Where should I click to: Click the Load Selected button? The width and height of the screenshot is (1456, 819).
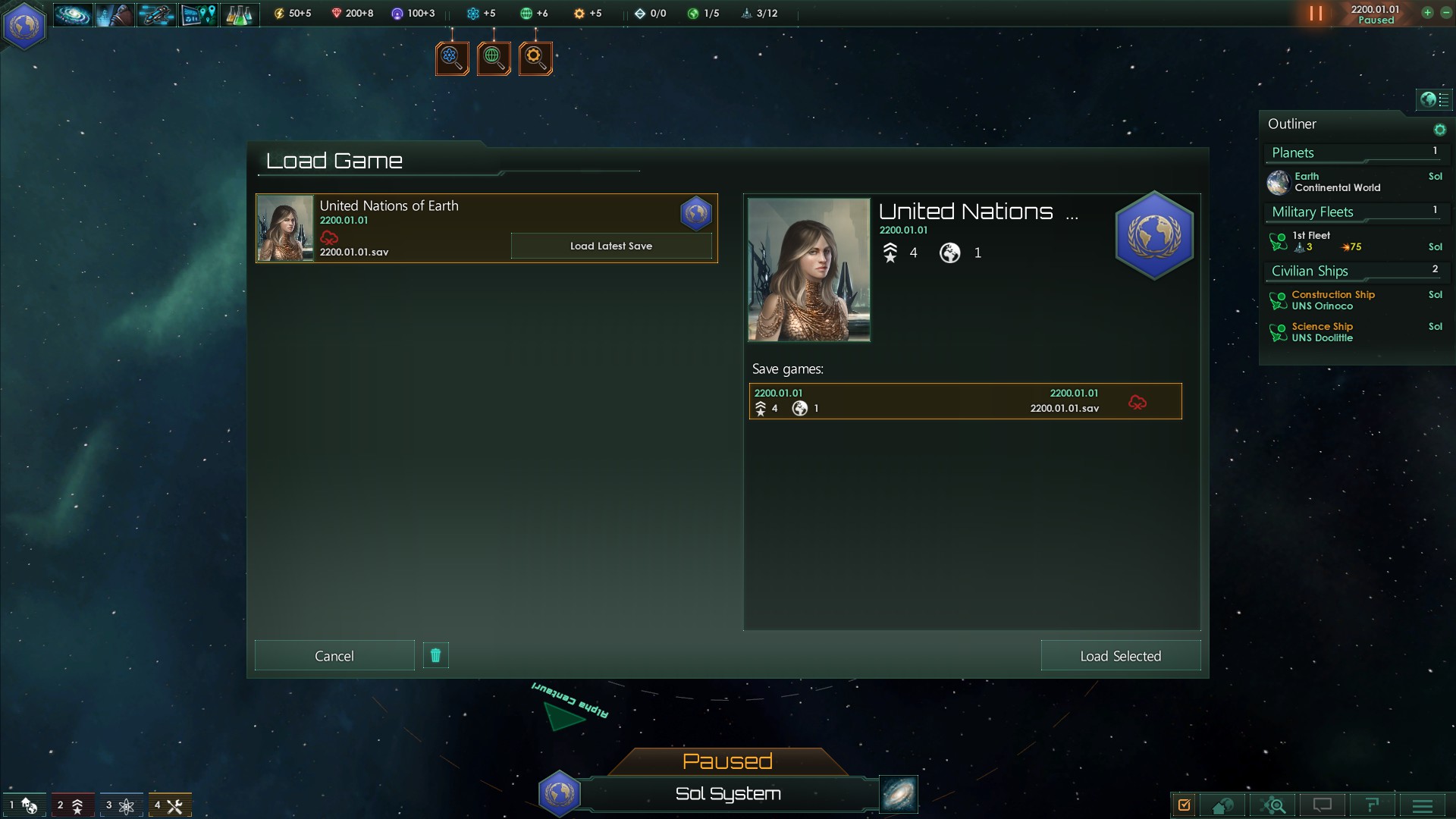pos(1120,655)
